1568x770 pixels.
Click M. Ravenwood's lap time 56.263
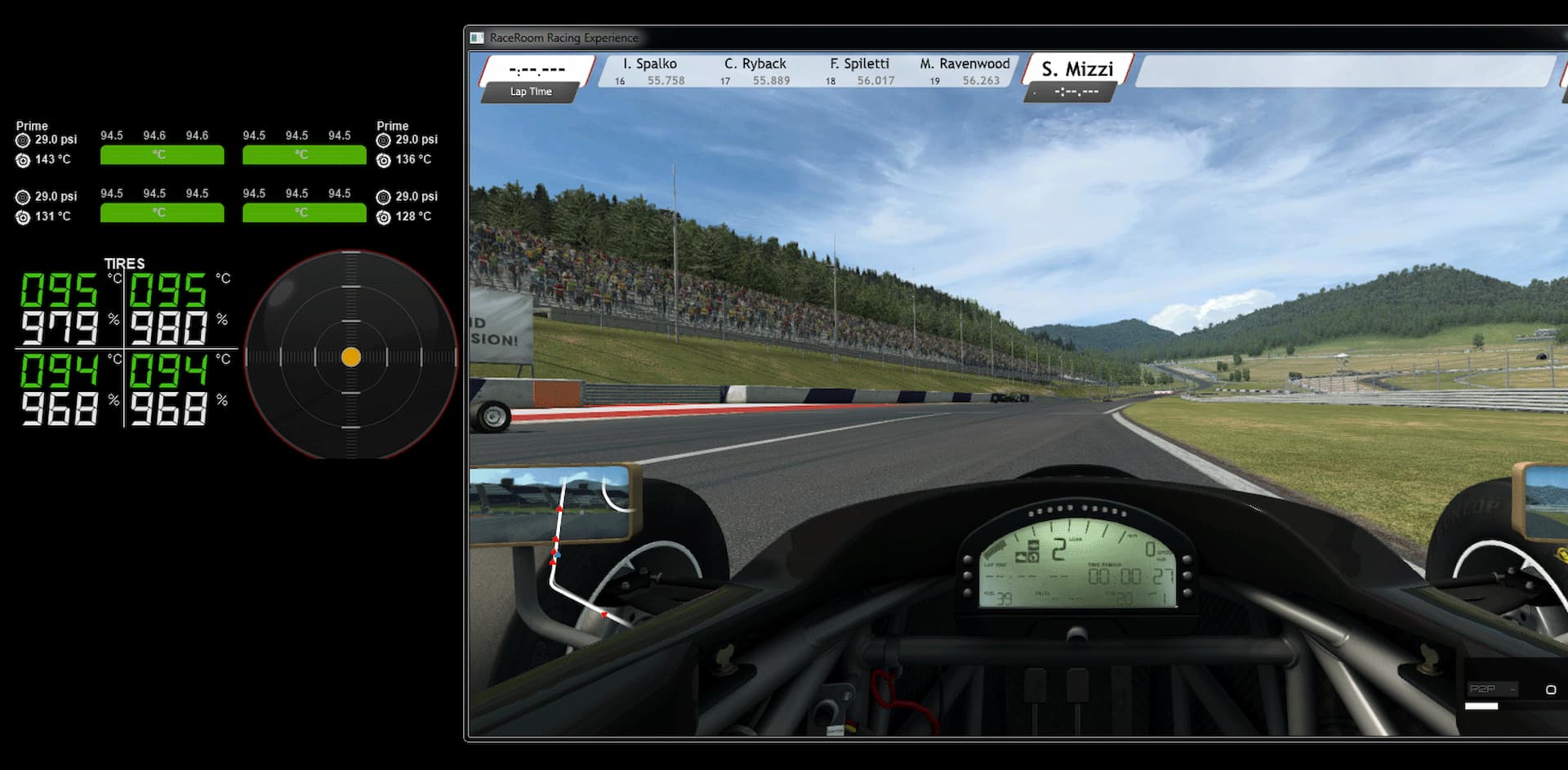(983, 80)
